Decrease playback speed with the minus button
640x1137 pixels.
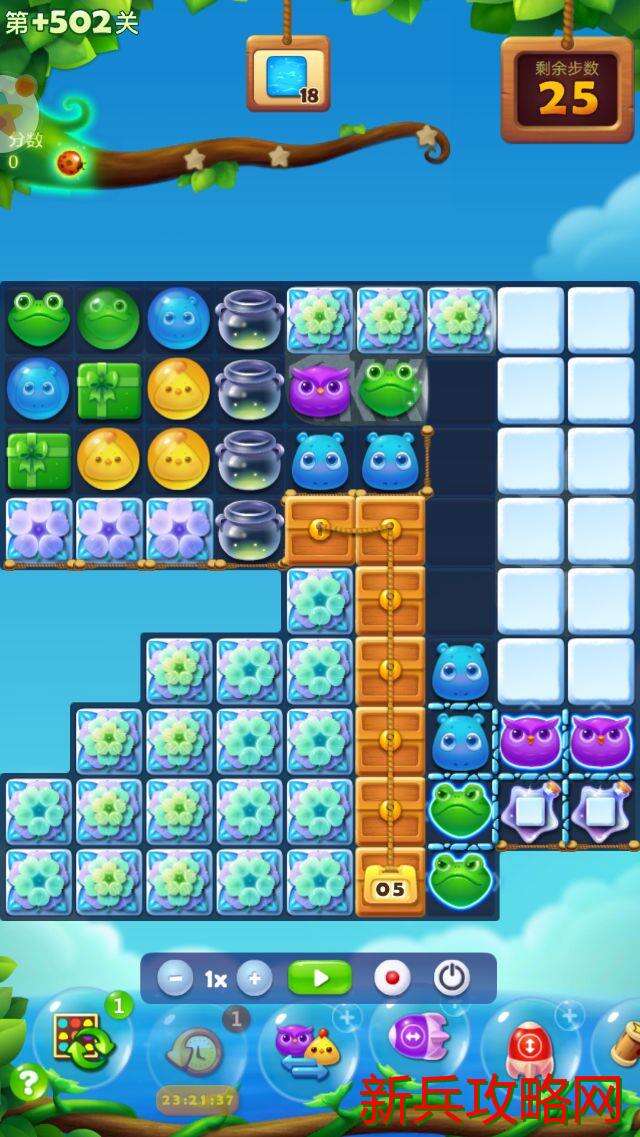click(x=174, y=978)
